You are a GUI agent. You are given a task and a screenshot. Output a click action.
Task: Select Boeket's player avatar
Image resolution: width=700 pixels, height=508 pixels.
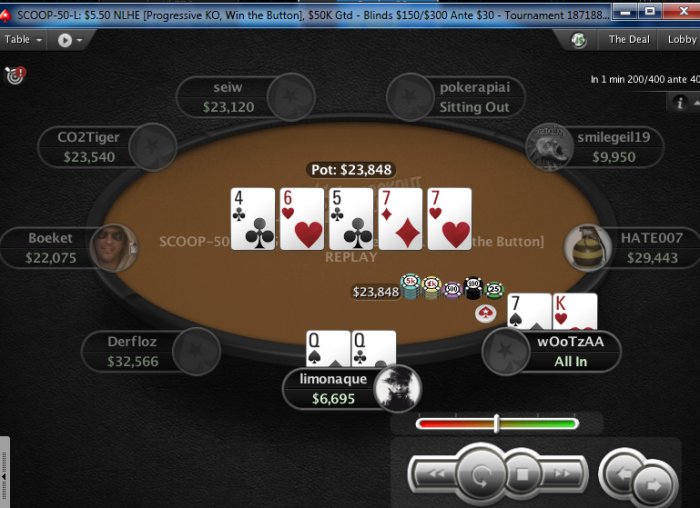[112, 248]
